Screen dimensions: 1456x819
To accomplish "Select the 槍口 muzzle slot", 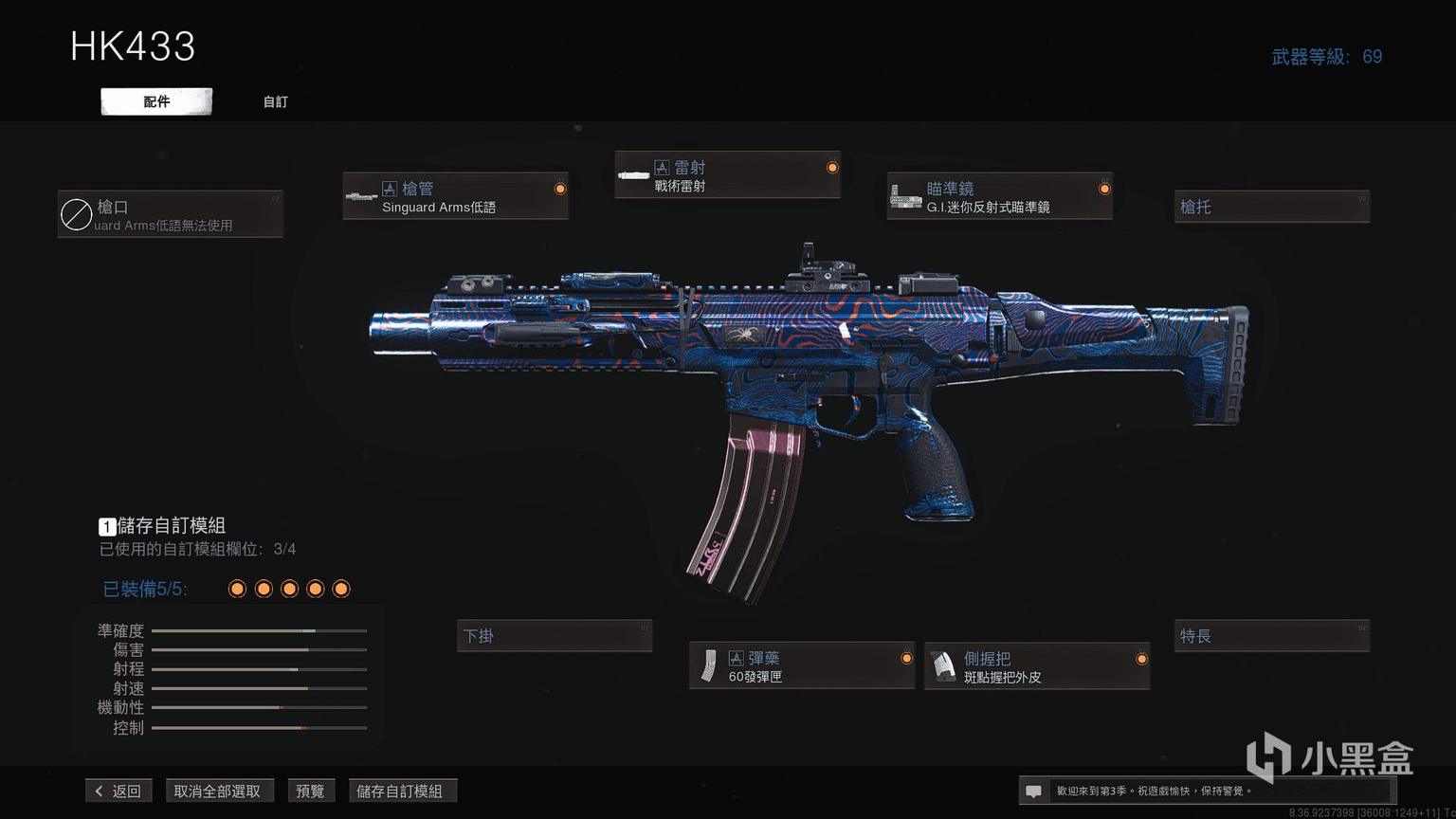I will (x=171, y=214).
